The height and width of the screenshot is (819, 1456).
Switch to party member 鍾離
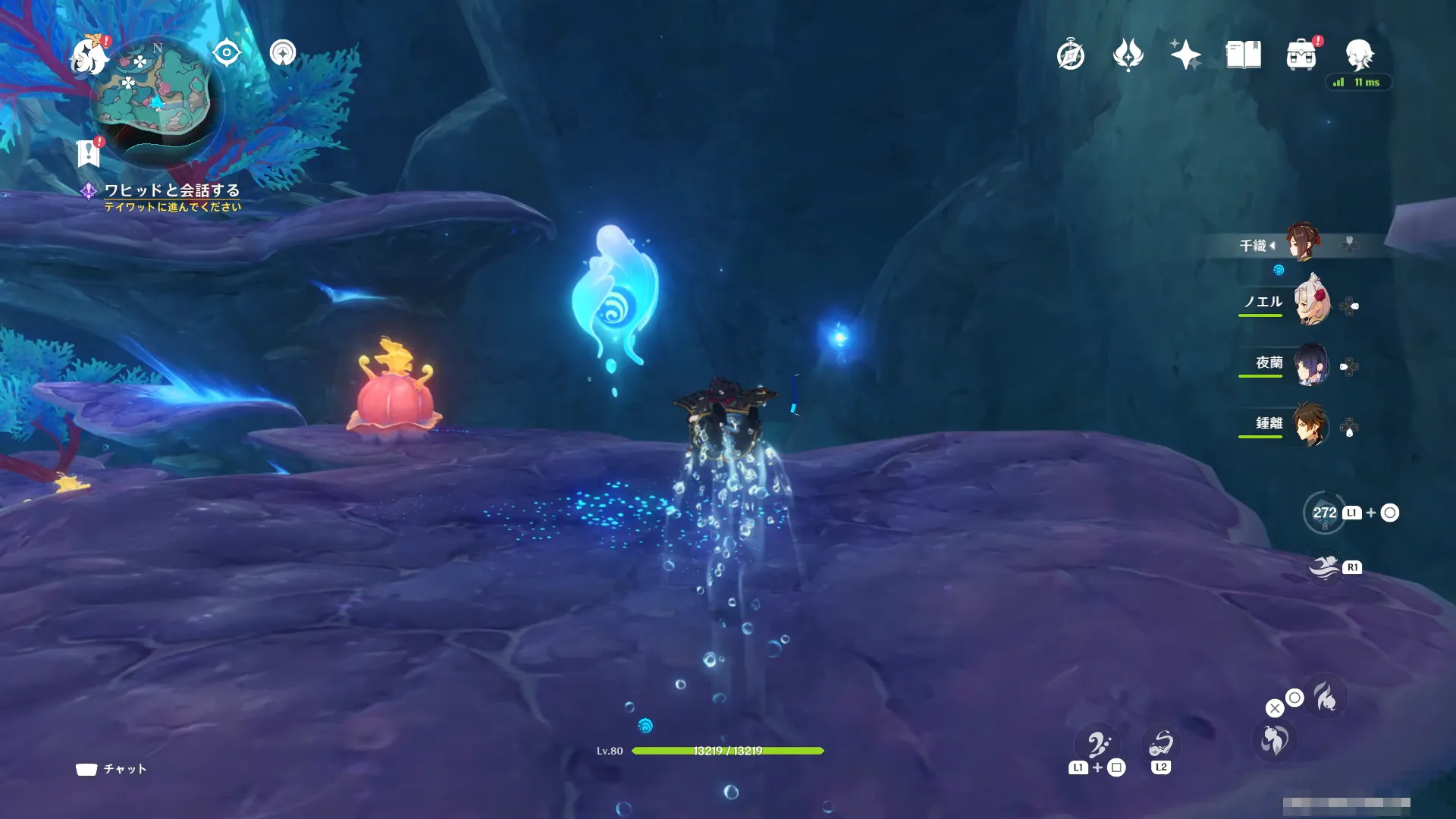1310,425
